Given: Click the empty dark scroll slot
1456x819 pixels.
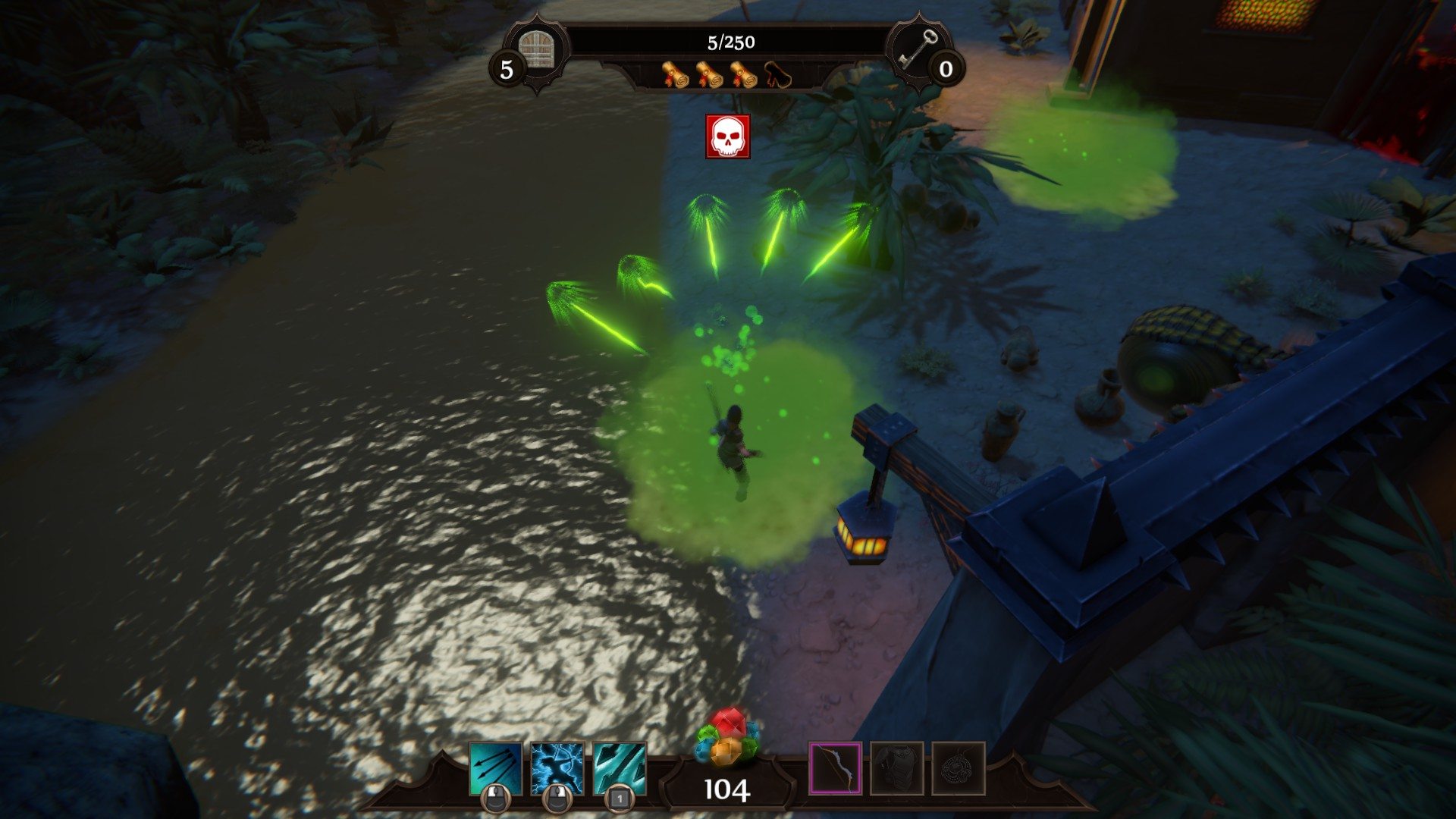Looking at the screenshot, I should click(777, 75).
